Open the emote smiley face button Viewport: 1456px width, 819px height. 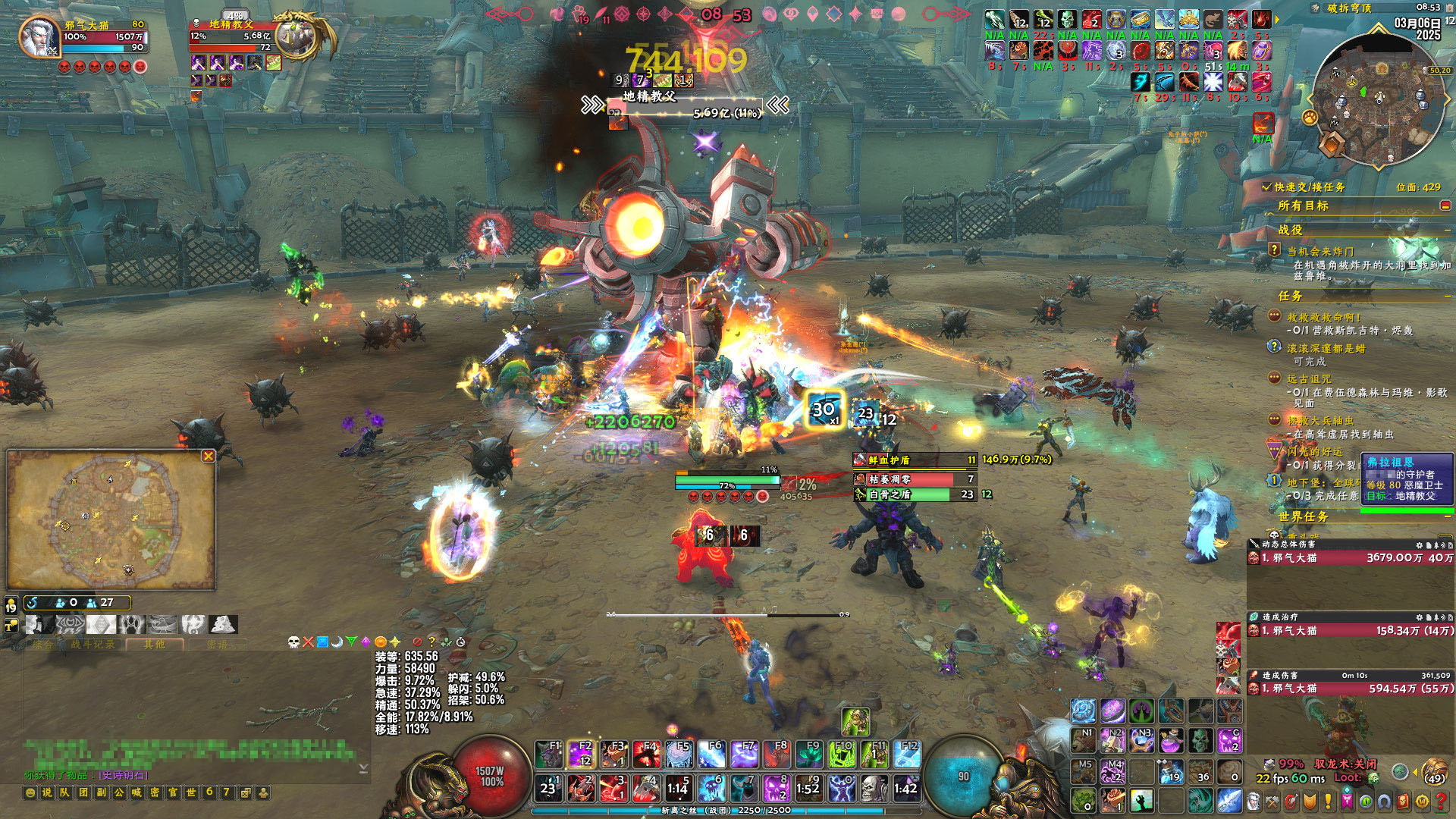tap(30, 792)
